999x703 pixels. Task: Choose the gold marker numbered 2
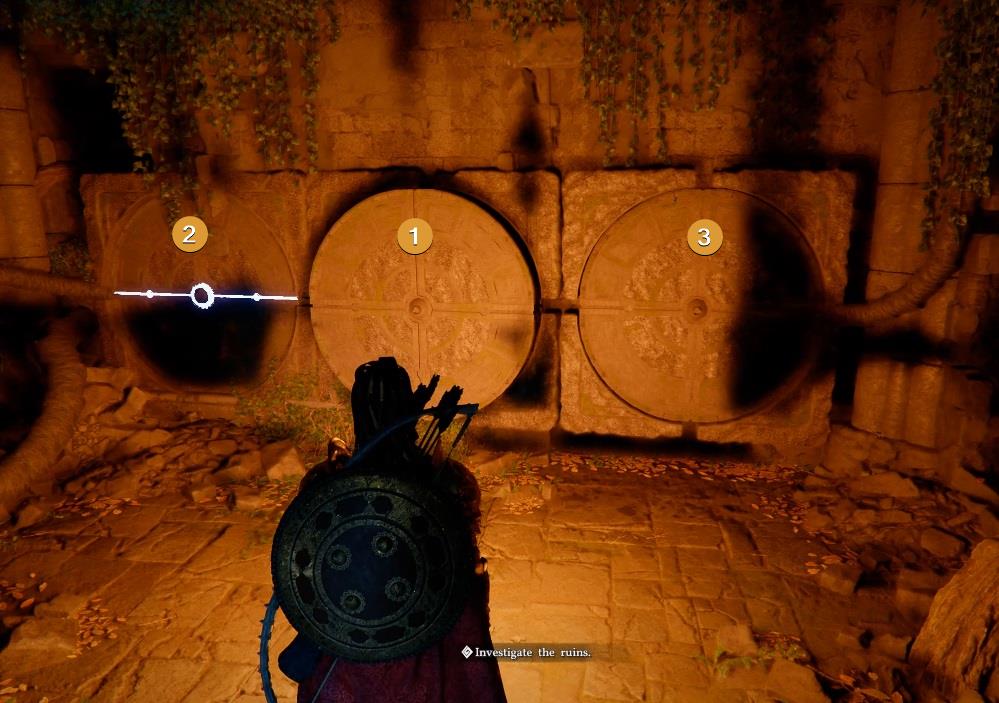point(189,235)
